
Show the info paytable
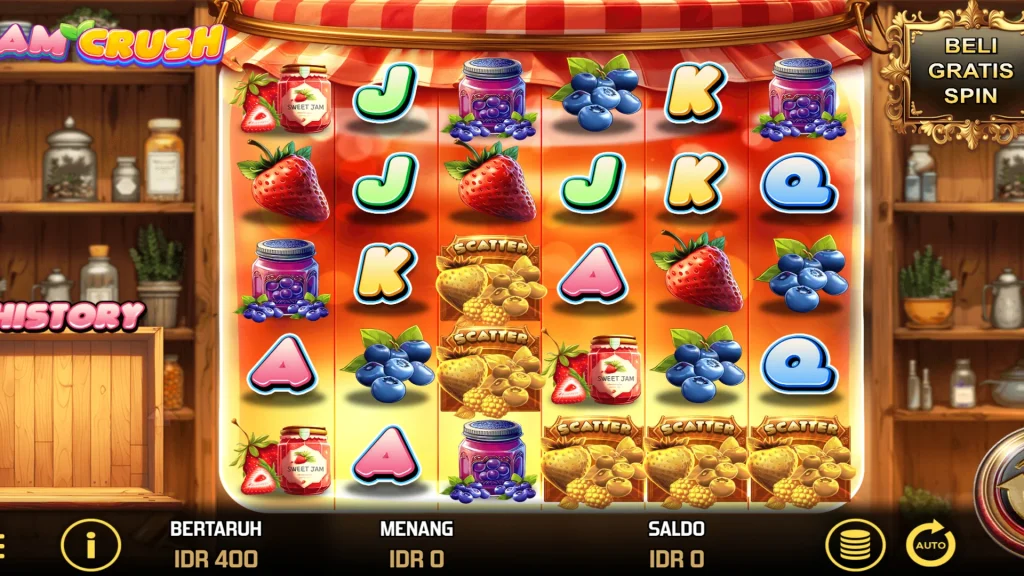coord(90,545)
